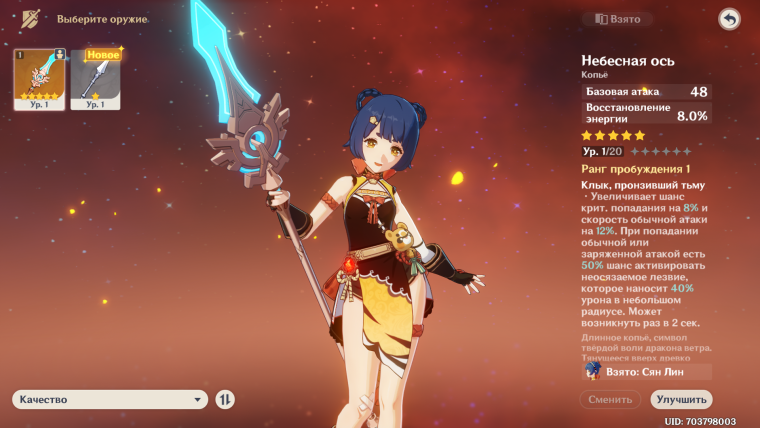Toggle the Взято equipped filter
Image resolution: width=760 pixels, height=428 pixels.
(x=618, y=19)
